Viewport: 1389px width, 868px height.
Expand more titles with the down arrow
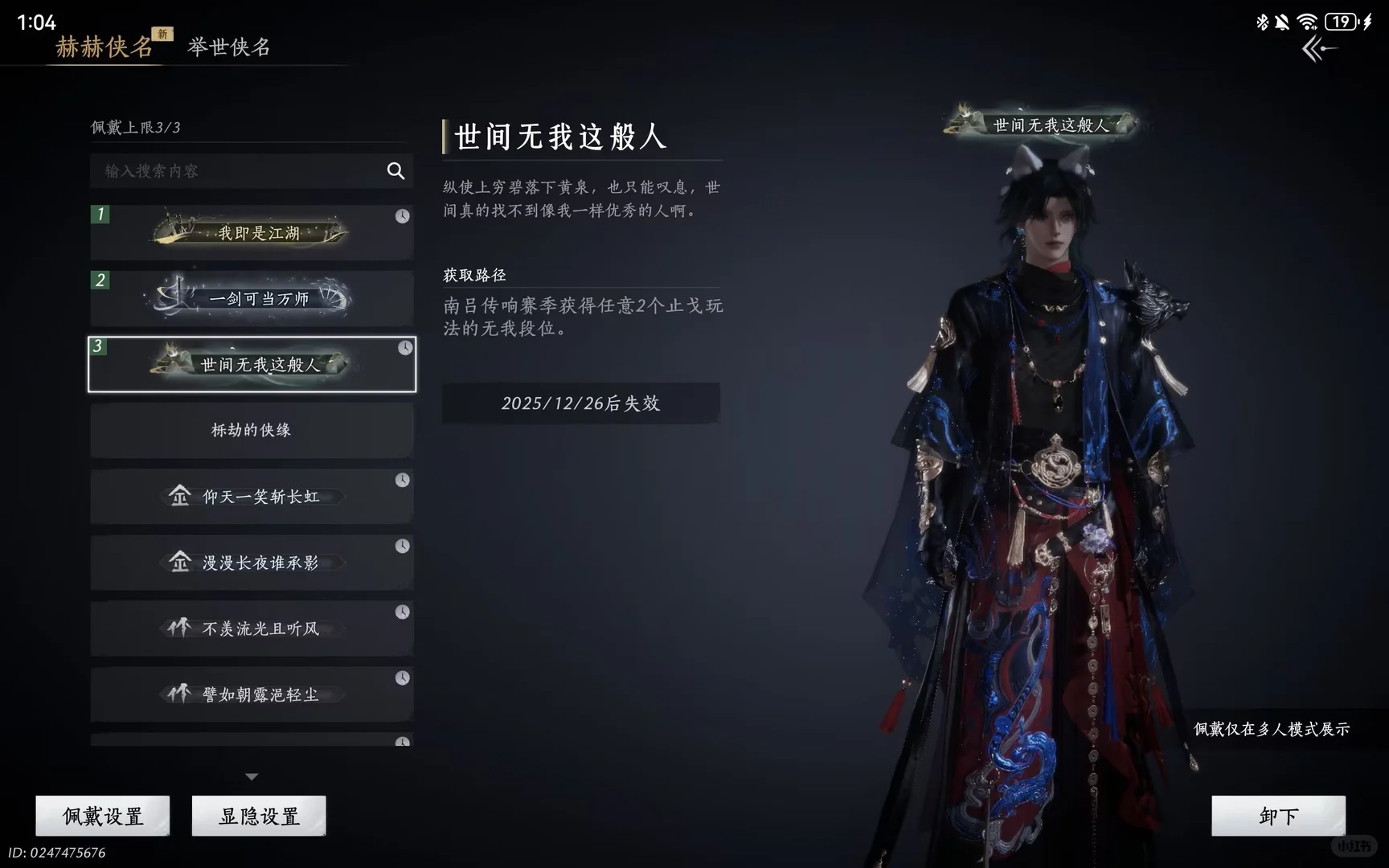click(x=252, y=776)
